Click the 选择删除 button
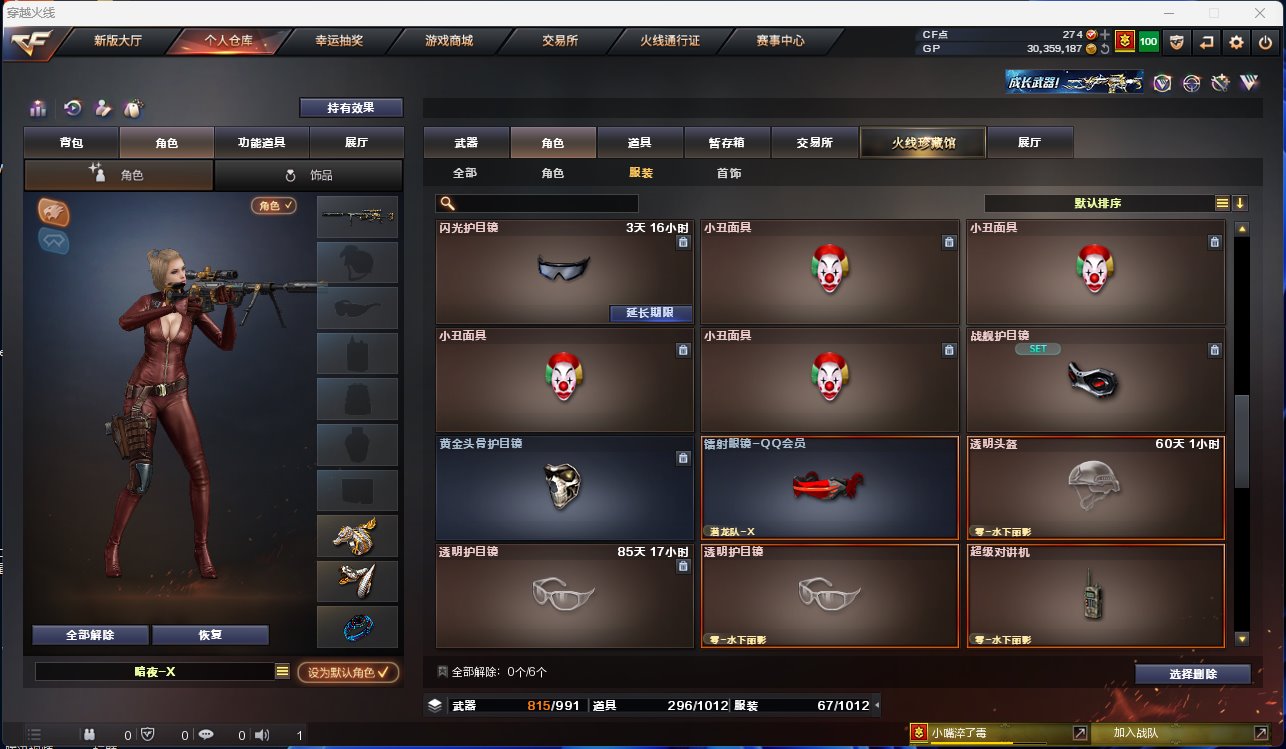The image size is (1286, 749). pos(1192,674)
